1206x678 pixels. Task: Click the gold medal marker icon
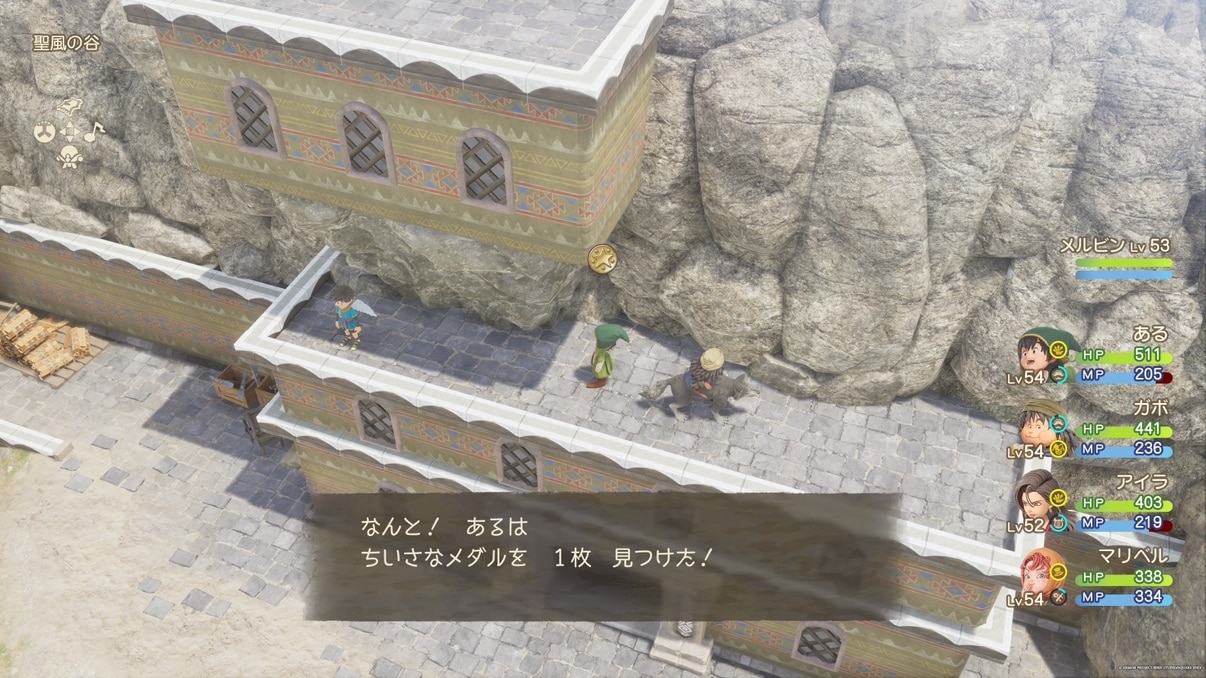[x=603, y=254]
